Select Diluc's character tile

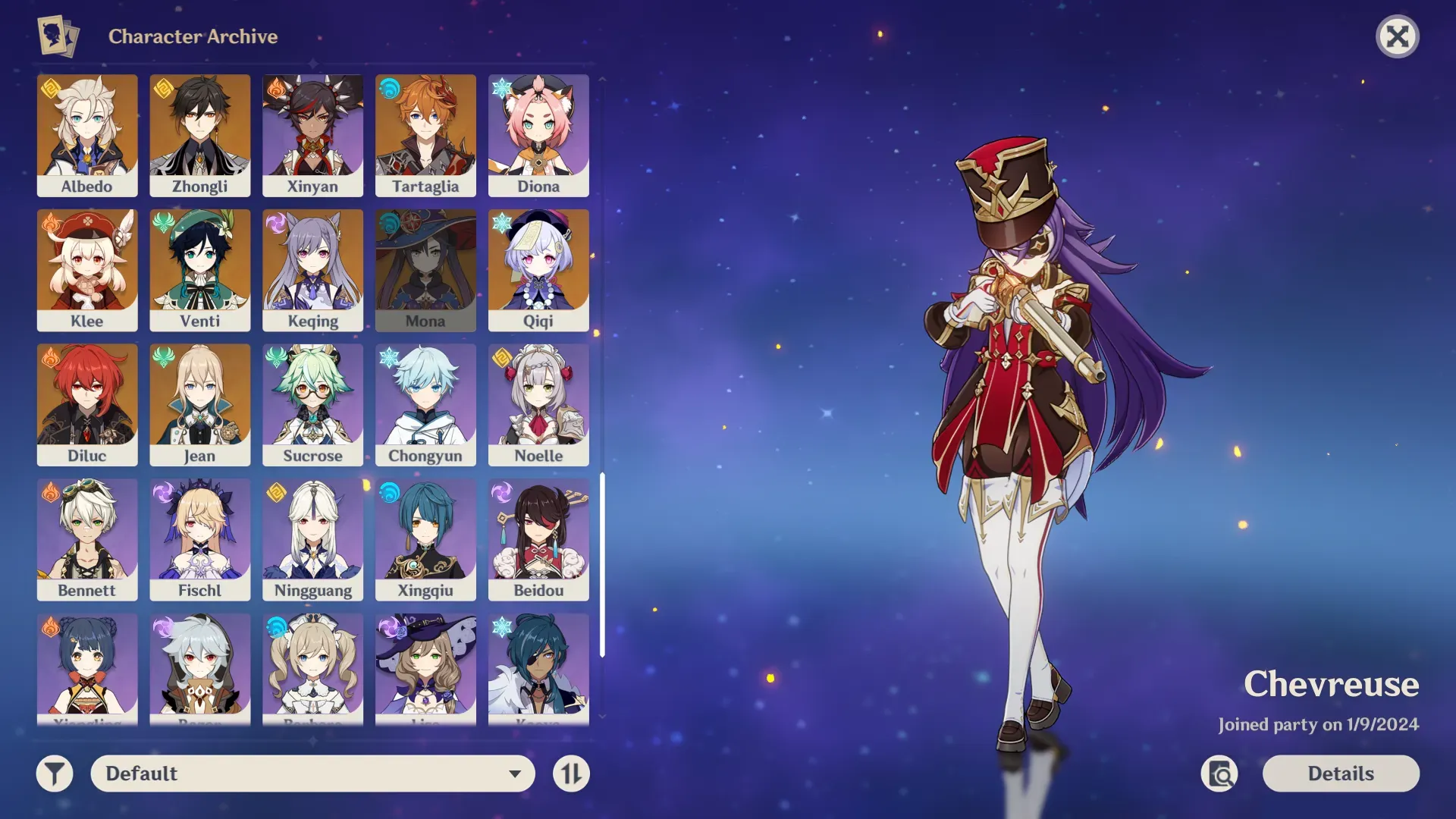(x=87, y=404)
